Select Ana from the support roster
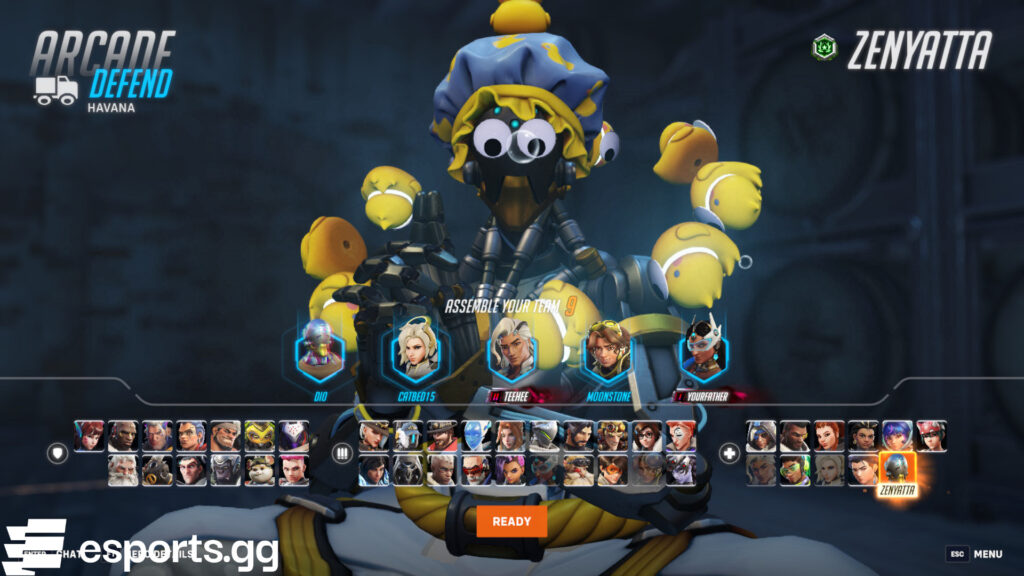Image resolution: width=1024 pixels, height=576 pixels. 760,435
